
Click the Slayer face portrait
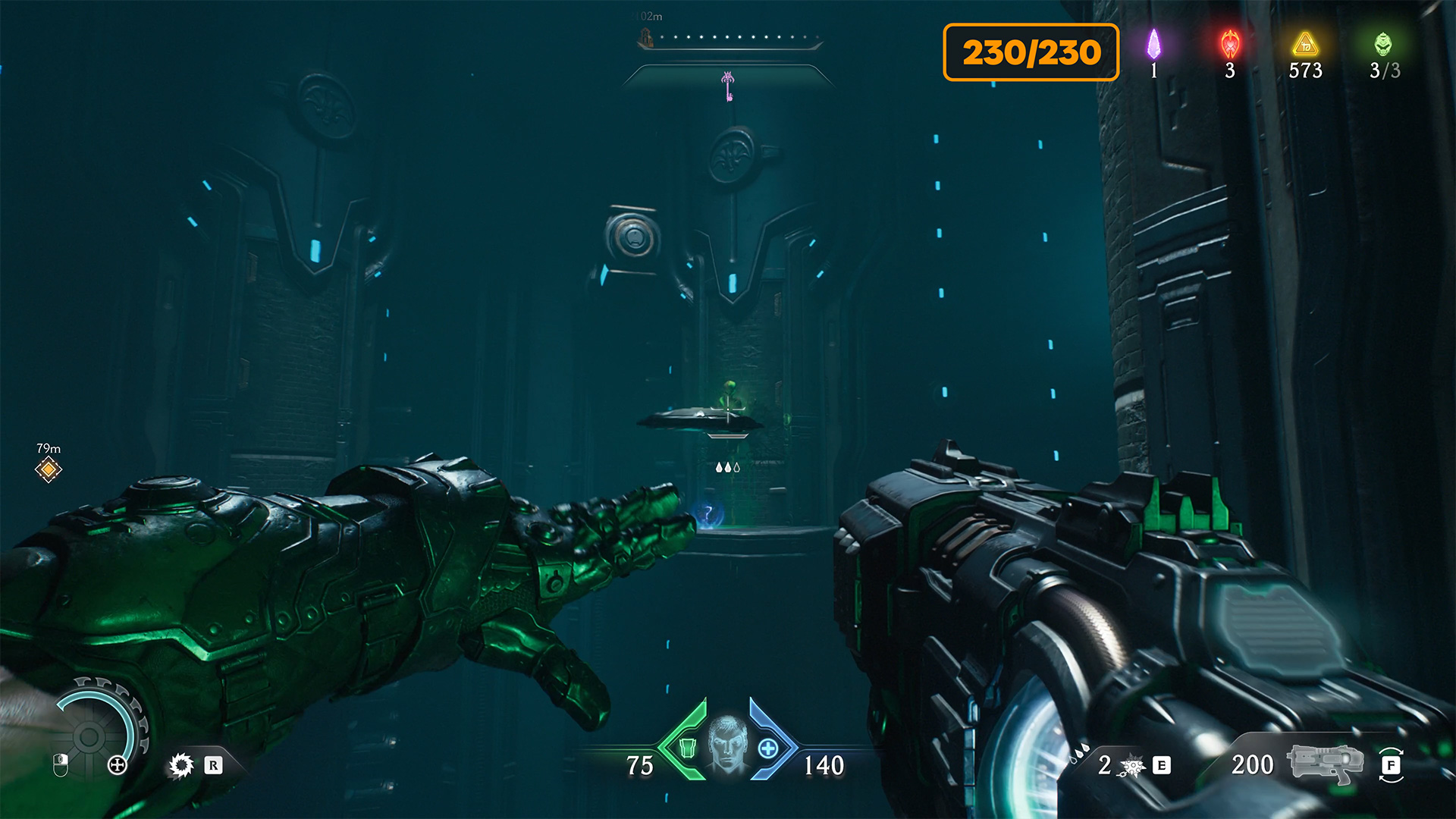727,743
